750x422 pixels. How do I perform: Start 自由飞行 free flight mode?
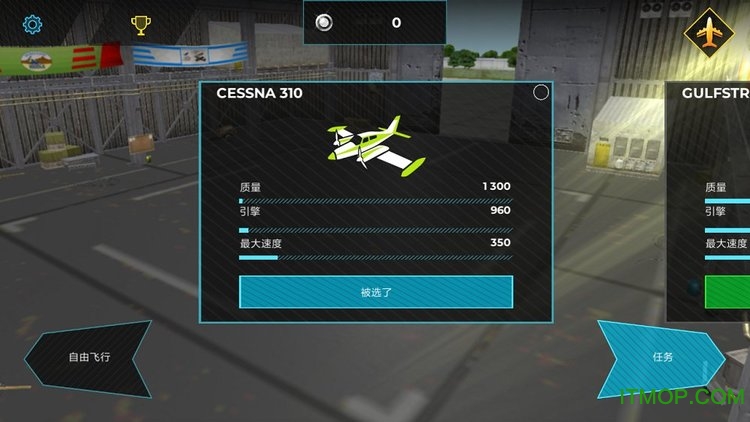90,357
